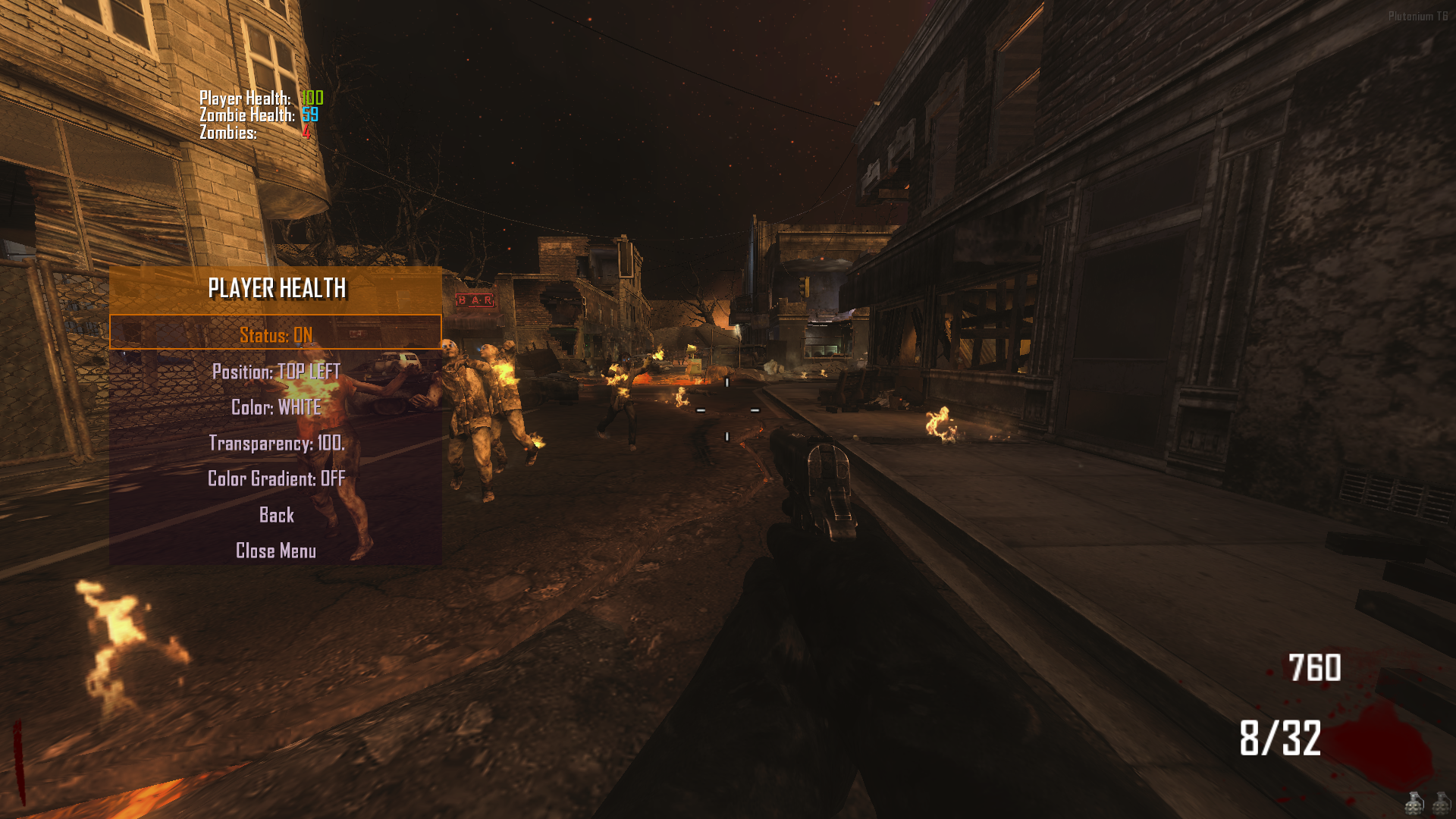Click the Player Health overlay label
1456x819 pixels.
[x=244, y=98]
